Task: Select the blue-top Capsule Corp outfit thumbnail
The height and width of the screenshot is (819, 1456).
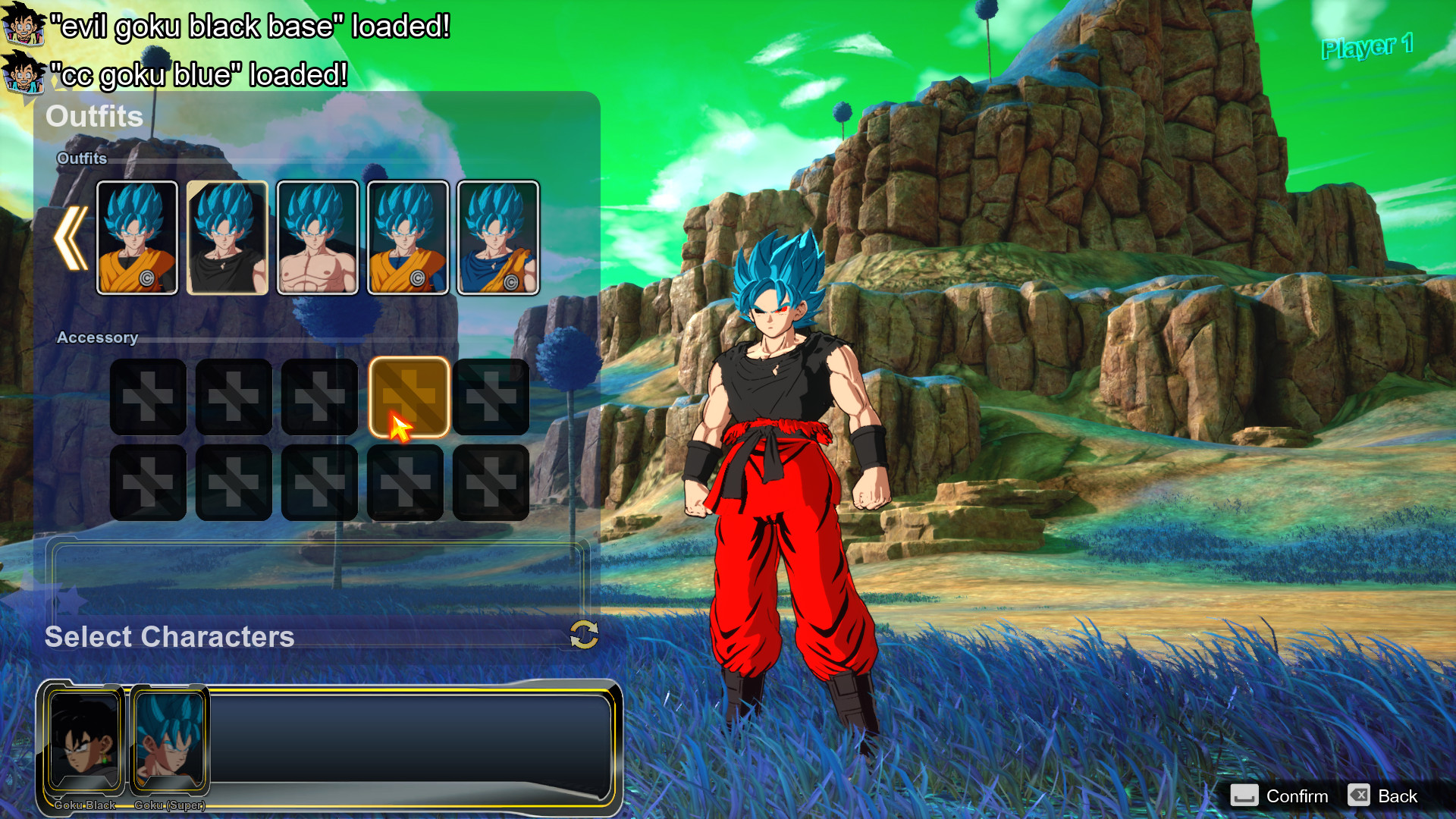Action: coord(499,237)
